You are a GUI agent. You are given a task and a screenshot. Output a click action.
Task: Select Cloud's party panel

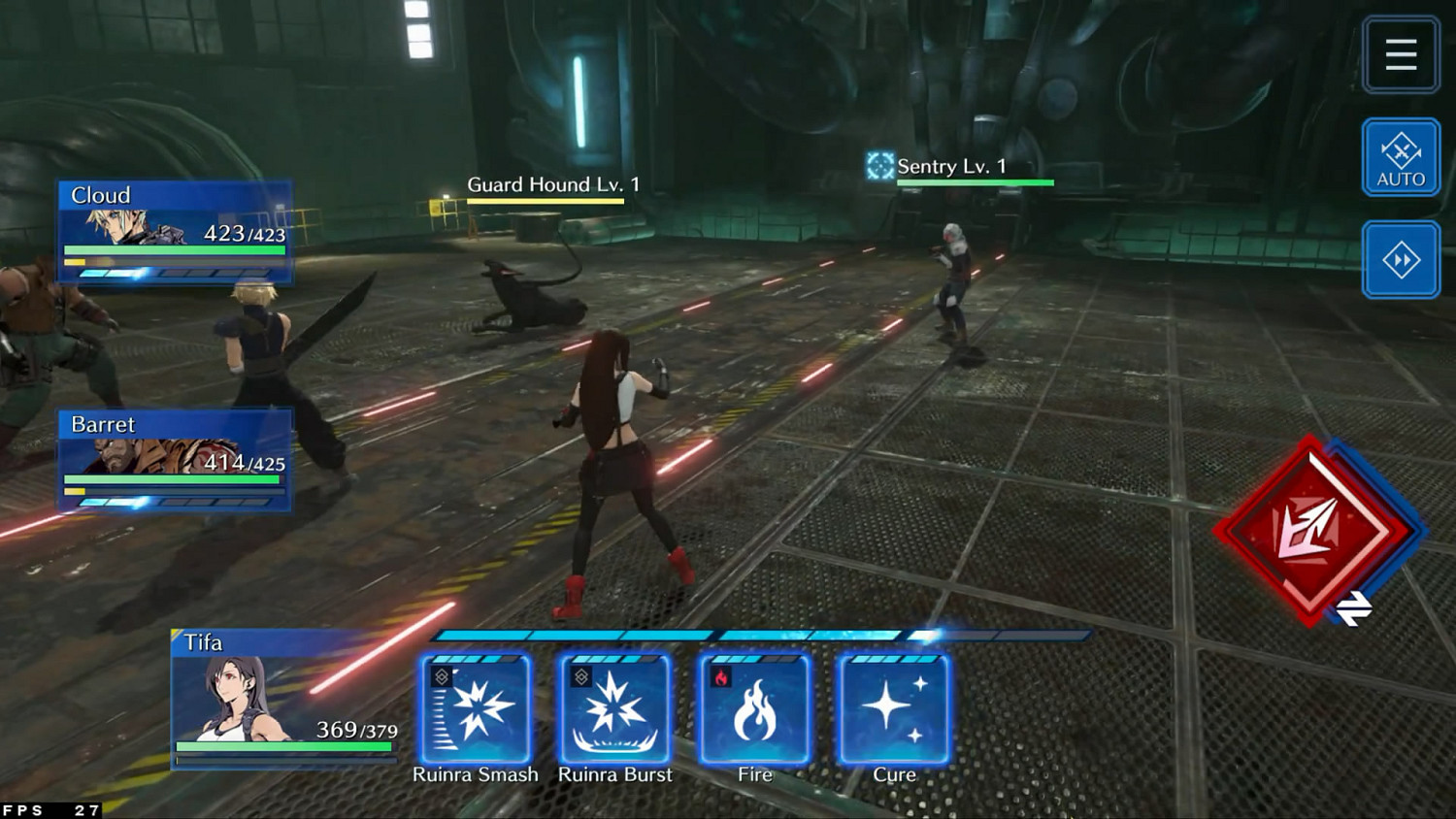point(175,231)
